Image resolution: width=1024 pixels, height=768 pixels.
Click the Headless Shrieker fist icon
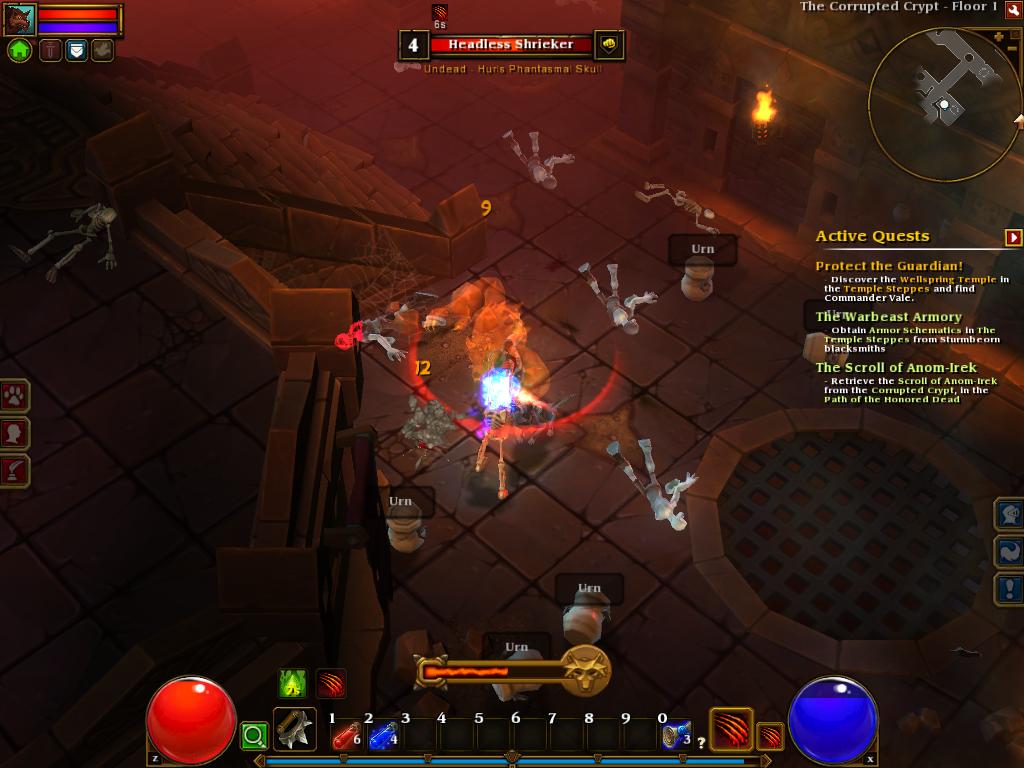[x=609, y=44]
